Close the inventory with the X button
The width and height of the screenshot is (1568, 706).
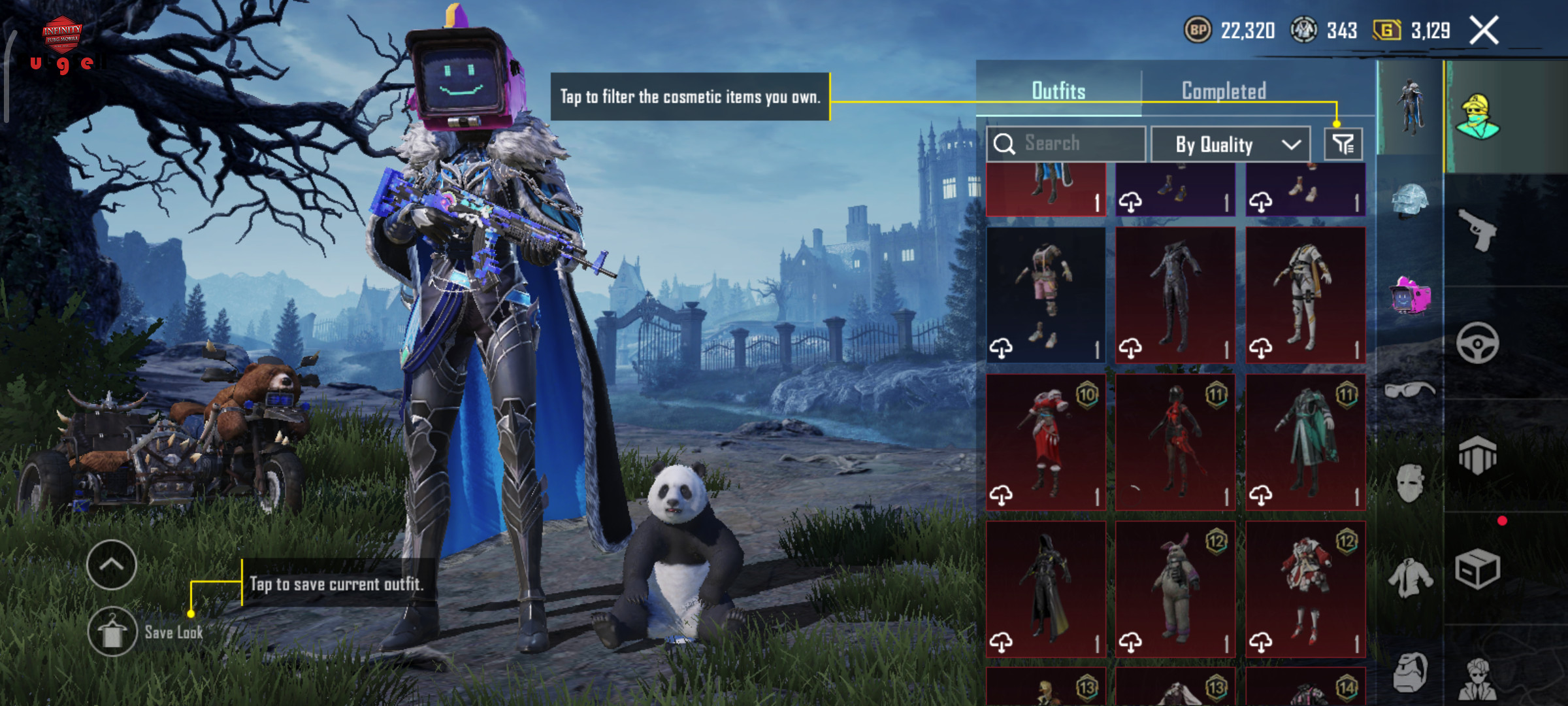point(1484,31)
